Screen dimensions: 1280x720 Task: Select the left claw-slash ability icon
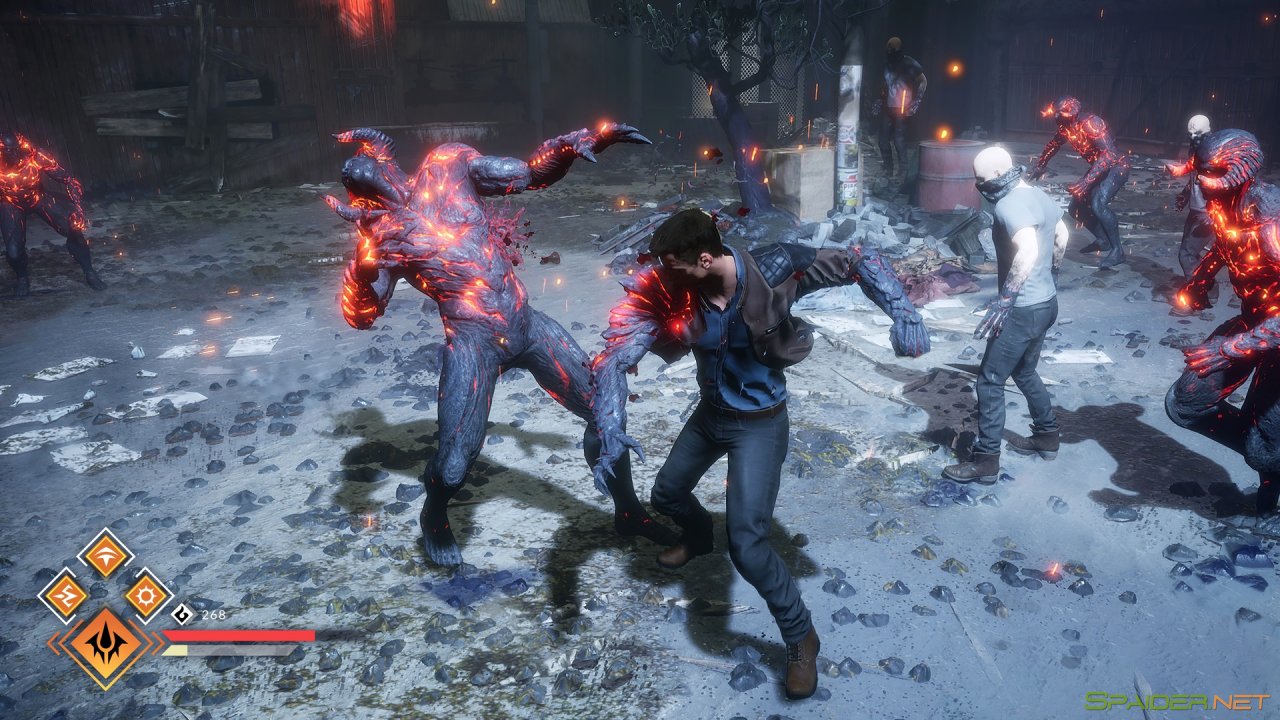coord(66,593)
